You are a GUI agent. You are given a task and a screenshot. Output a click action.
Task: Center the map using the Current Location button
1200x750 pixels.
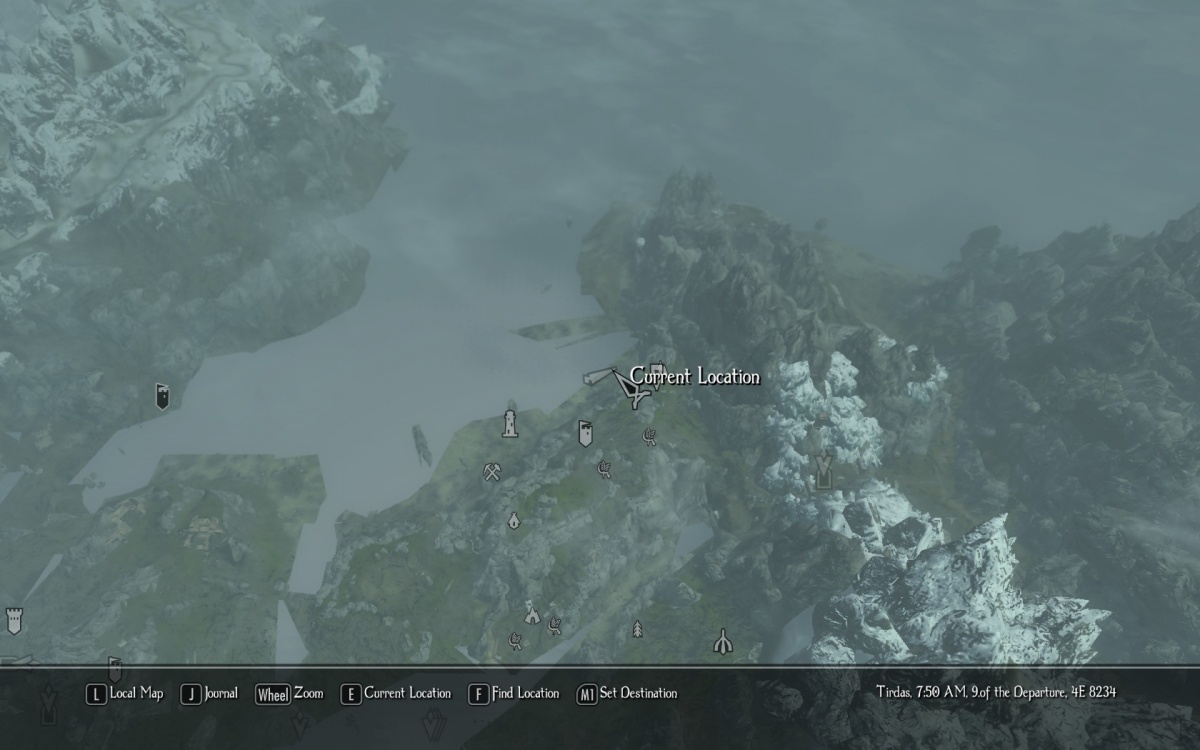coord(396,693)
